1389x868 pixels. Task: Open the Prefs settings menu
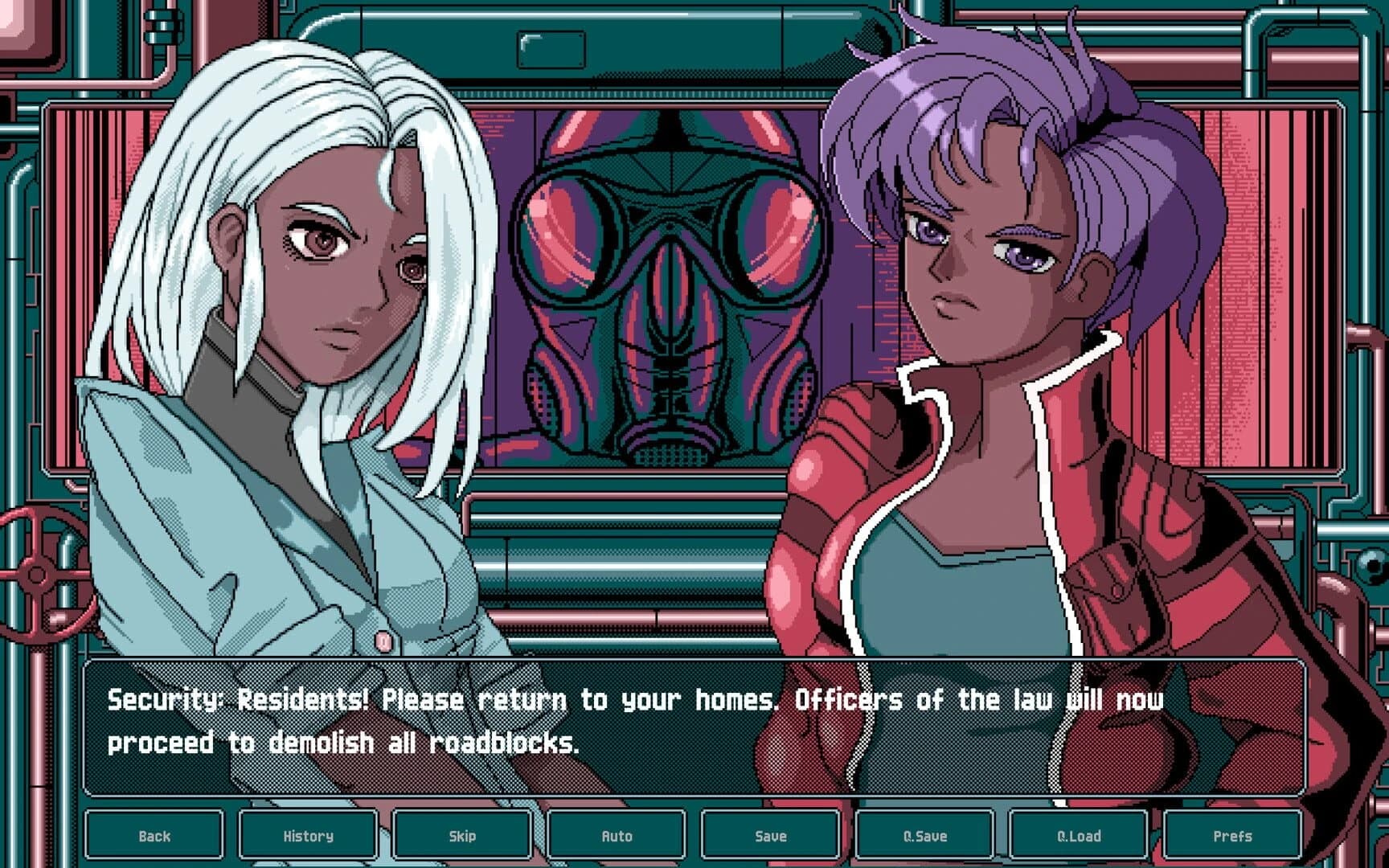(x=1233, y=836)
